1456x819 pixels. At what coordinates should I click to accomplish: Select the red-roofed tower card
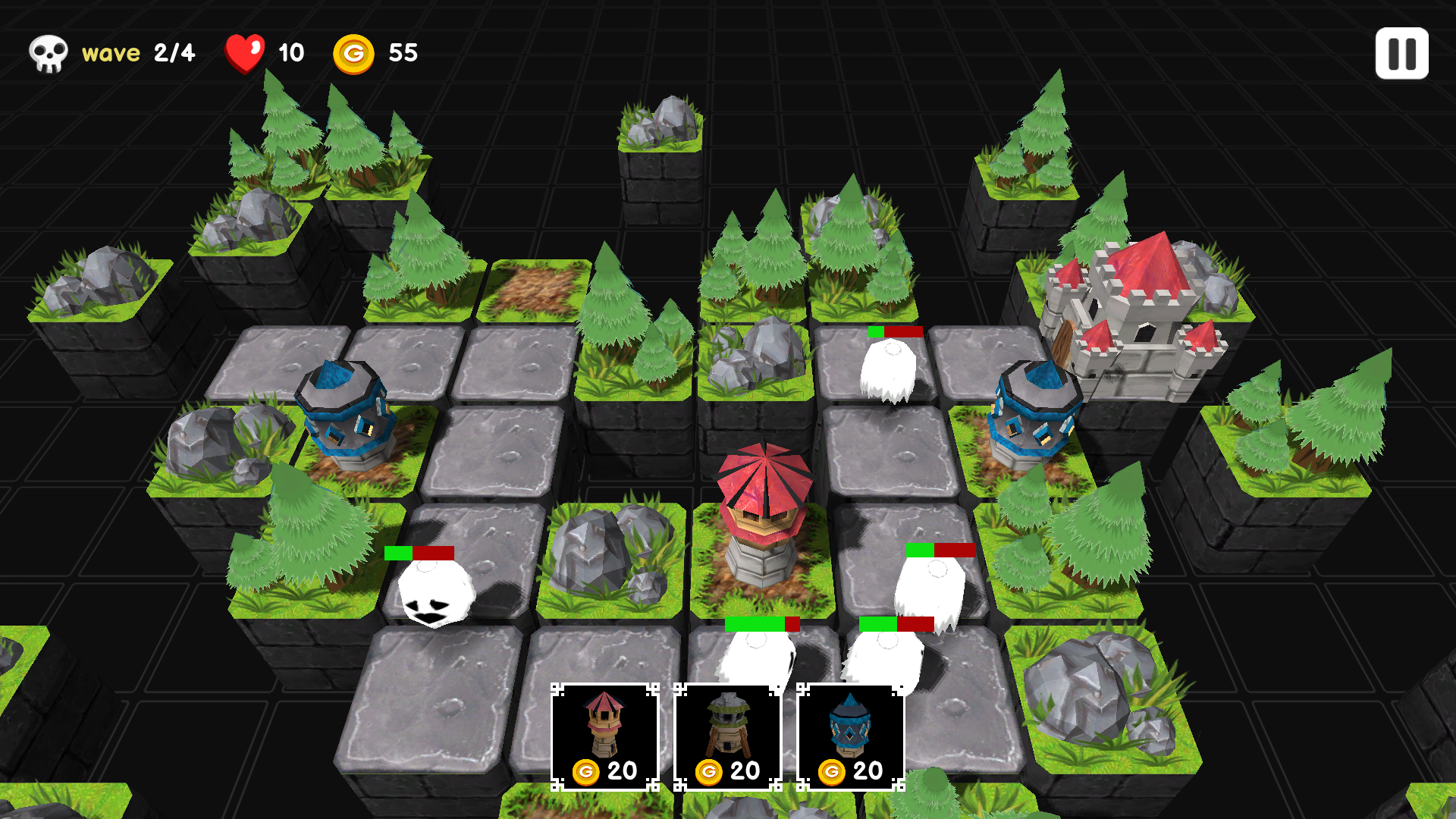[x=604, y=736]
